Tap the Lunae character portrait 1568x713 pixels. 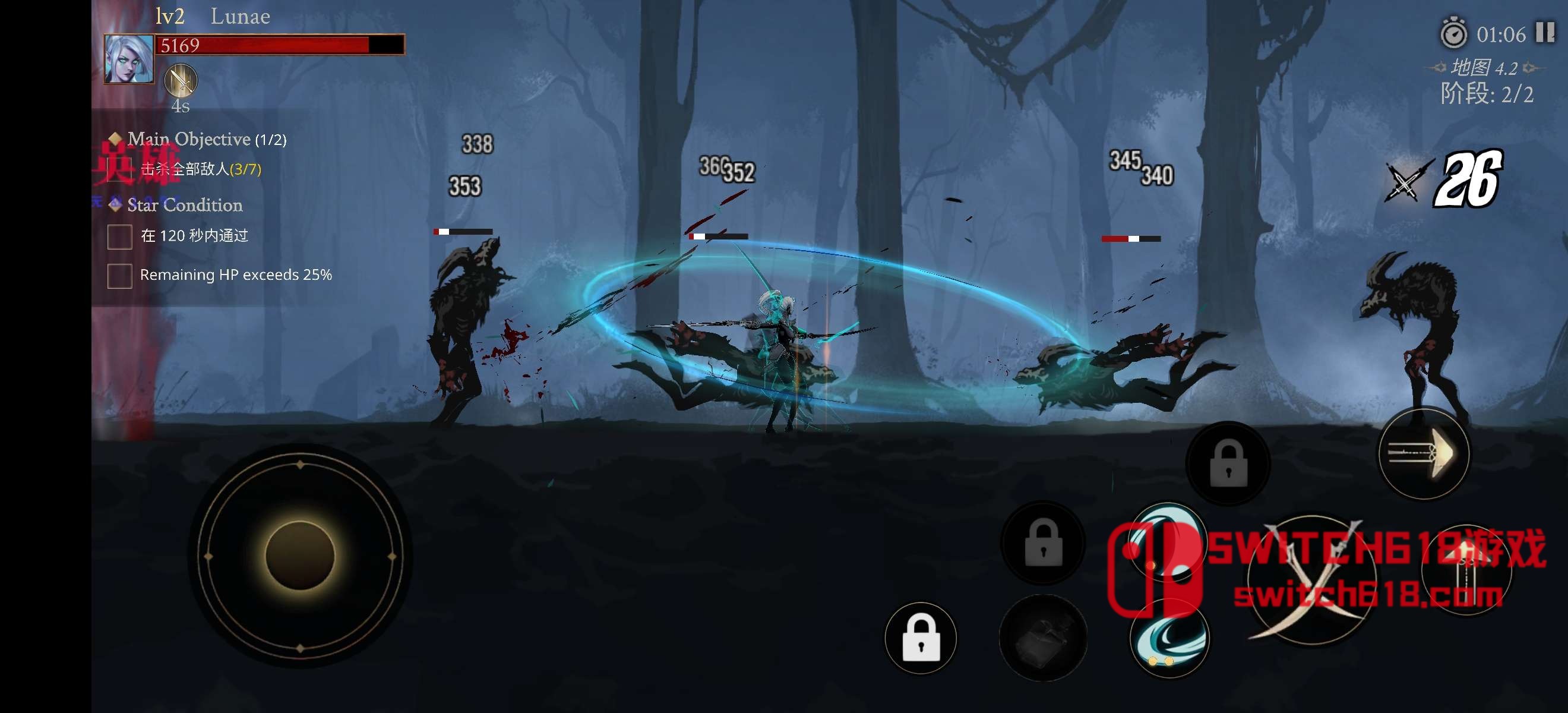coord(129,59)
